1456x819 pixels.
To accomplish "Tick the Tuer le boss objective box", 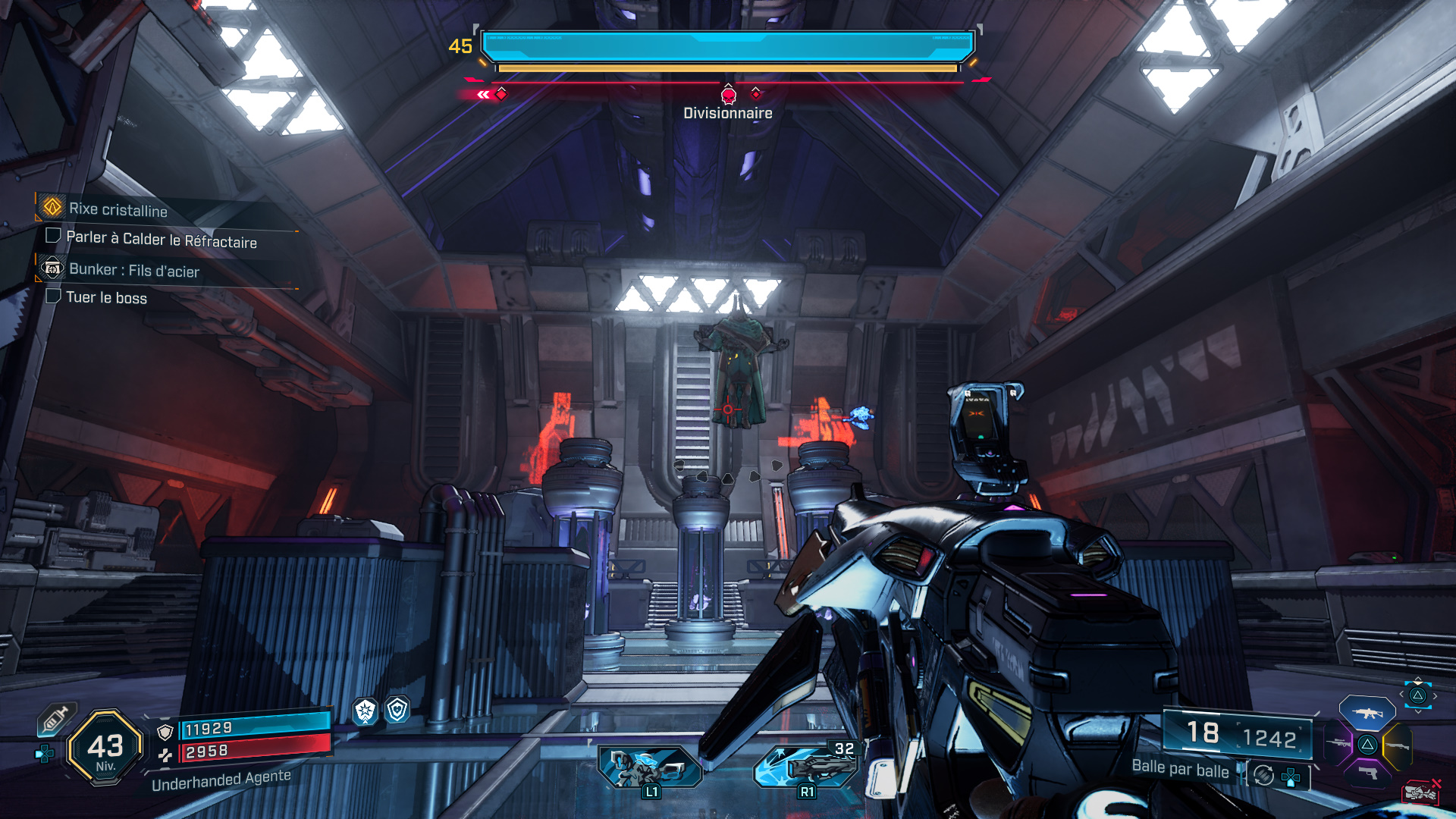I will [53, 296].
